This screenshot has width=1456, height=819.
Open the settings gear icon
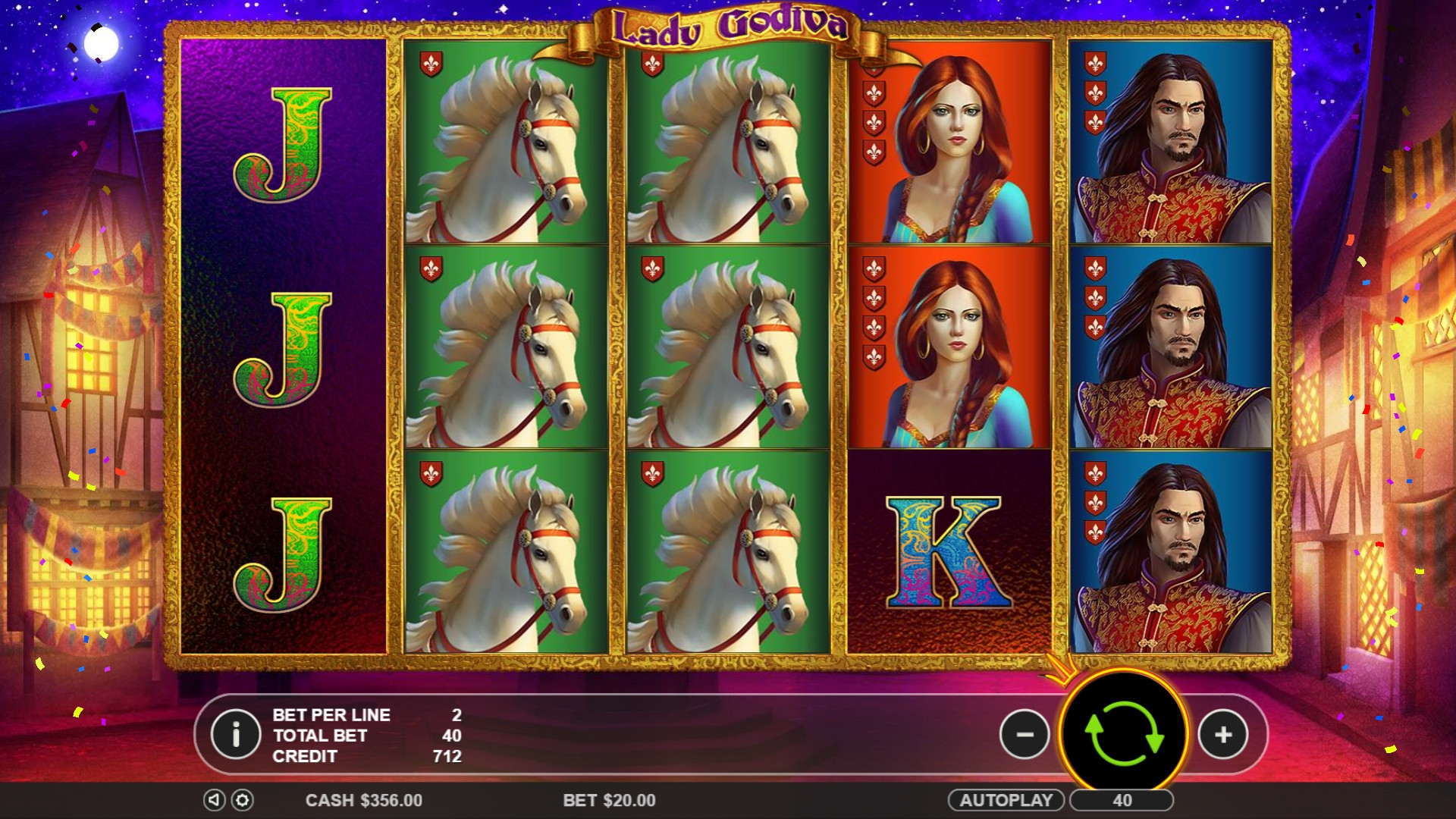(242, 800)
